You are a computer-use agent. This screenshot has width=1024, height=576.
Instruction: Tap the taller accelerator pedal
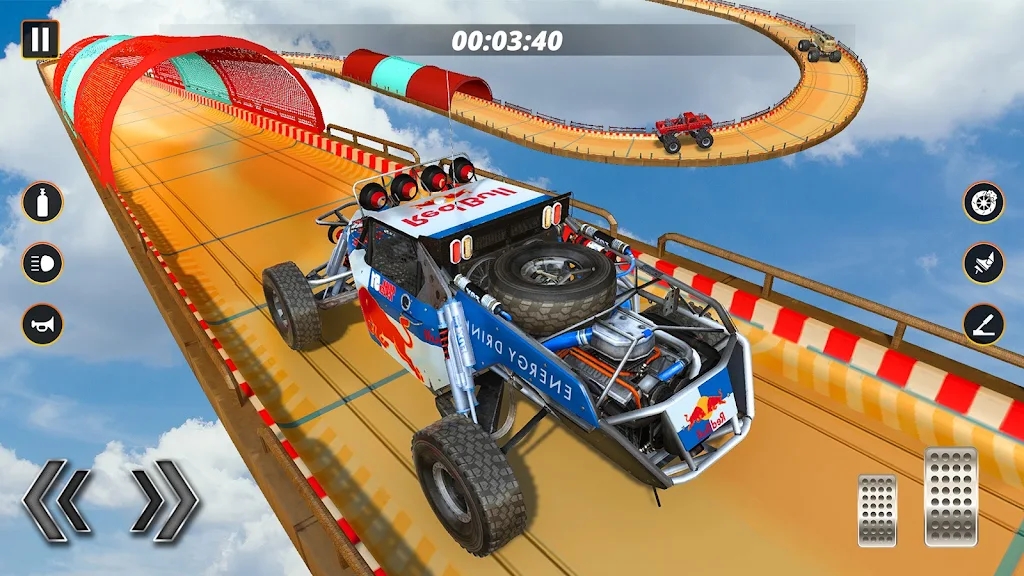point(949,496)
